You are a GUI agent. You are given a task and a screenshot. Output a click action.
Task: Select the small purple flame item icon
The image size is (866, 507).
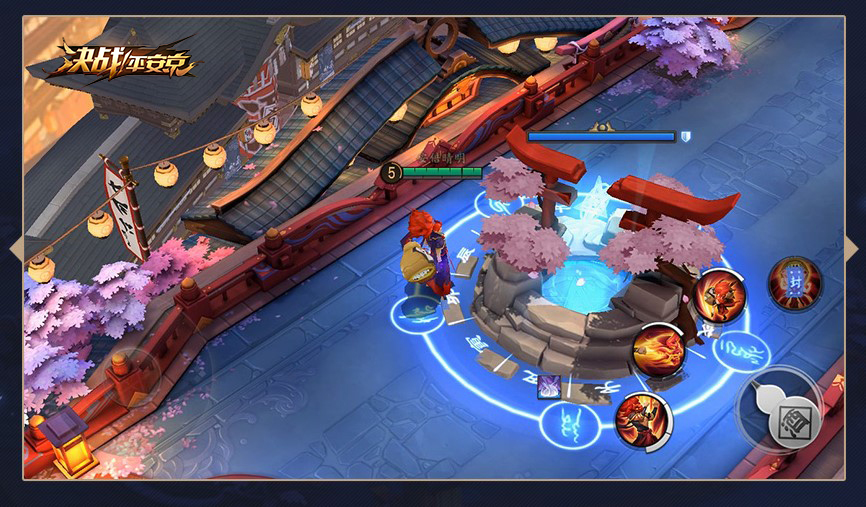(548, 386)
